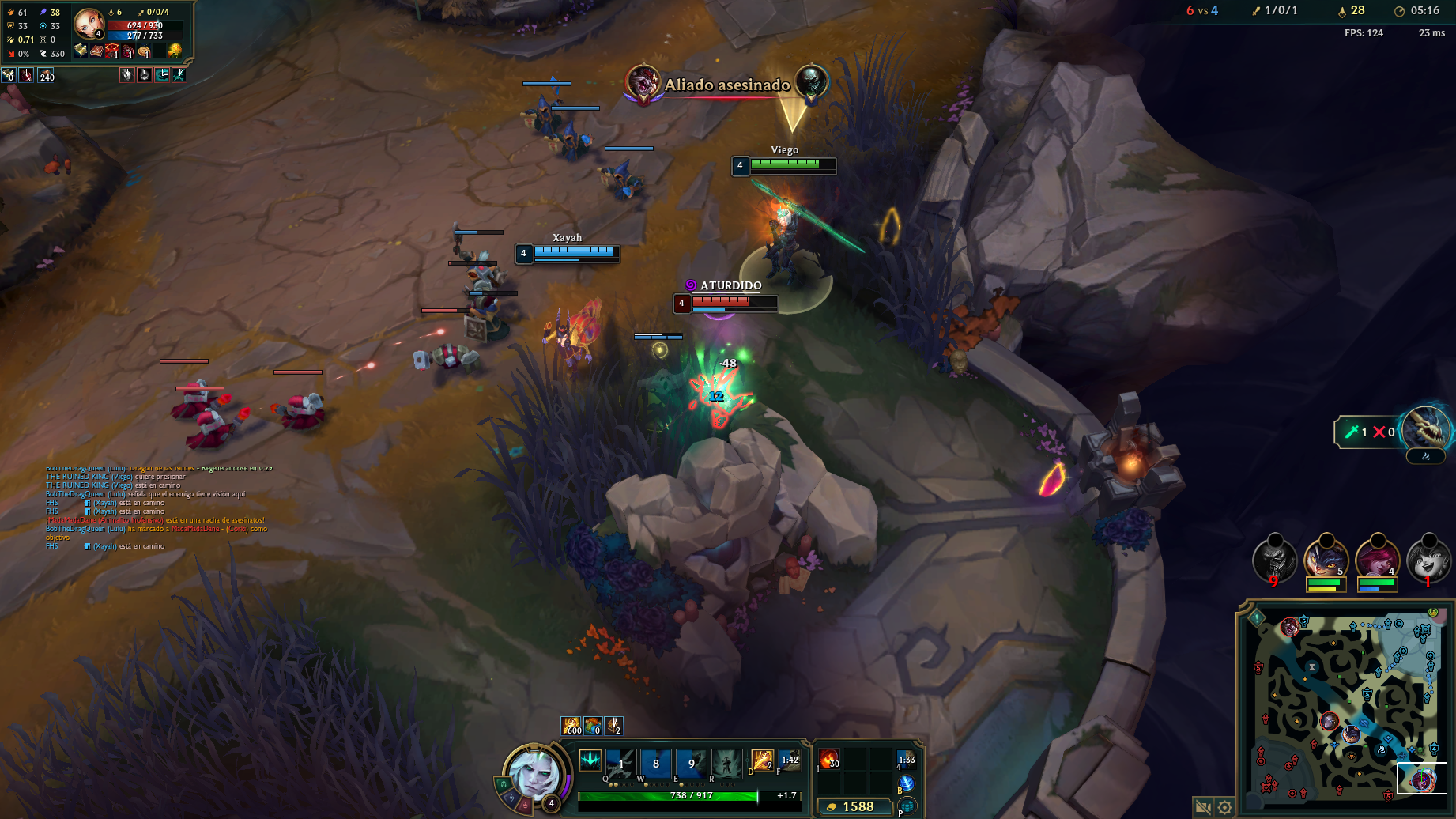This screenshot has height=819, width=1456.
Task: Select Vi's portrait in the right side panel
Action: coord(1379,561)
